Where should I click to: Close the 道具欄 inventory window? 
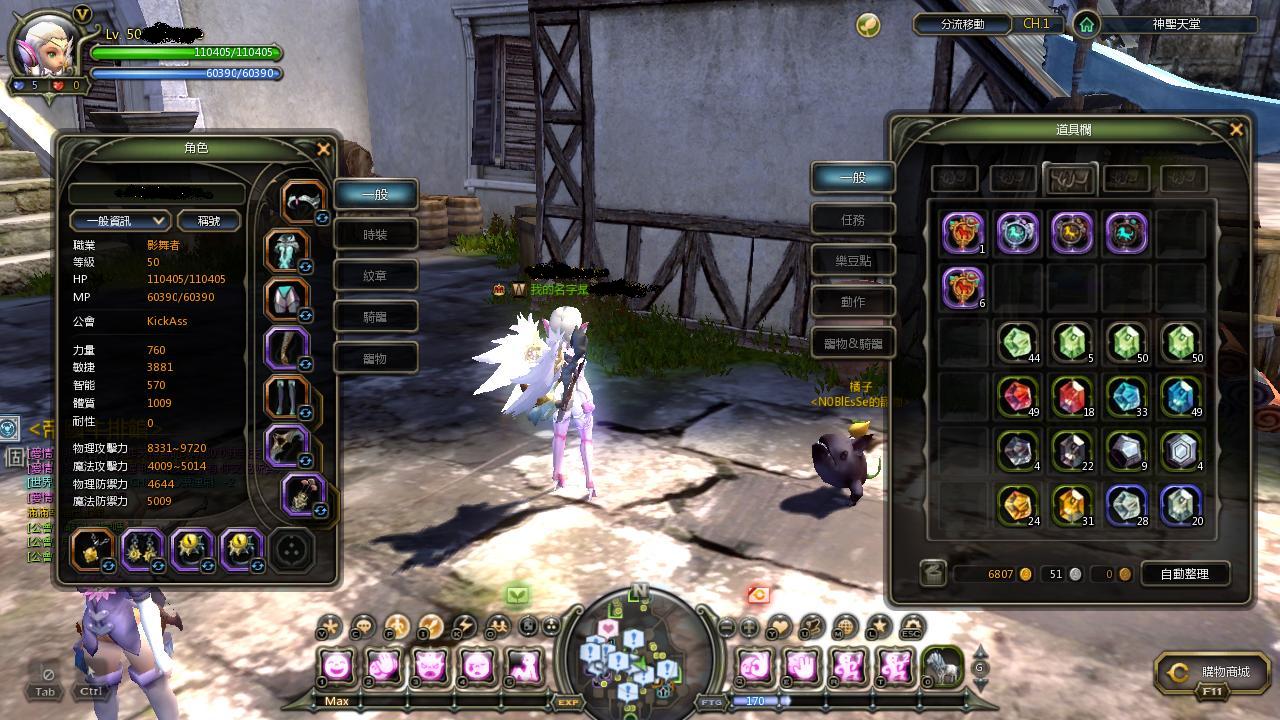pos(1236,130)
